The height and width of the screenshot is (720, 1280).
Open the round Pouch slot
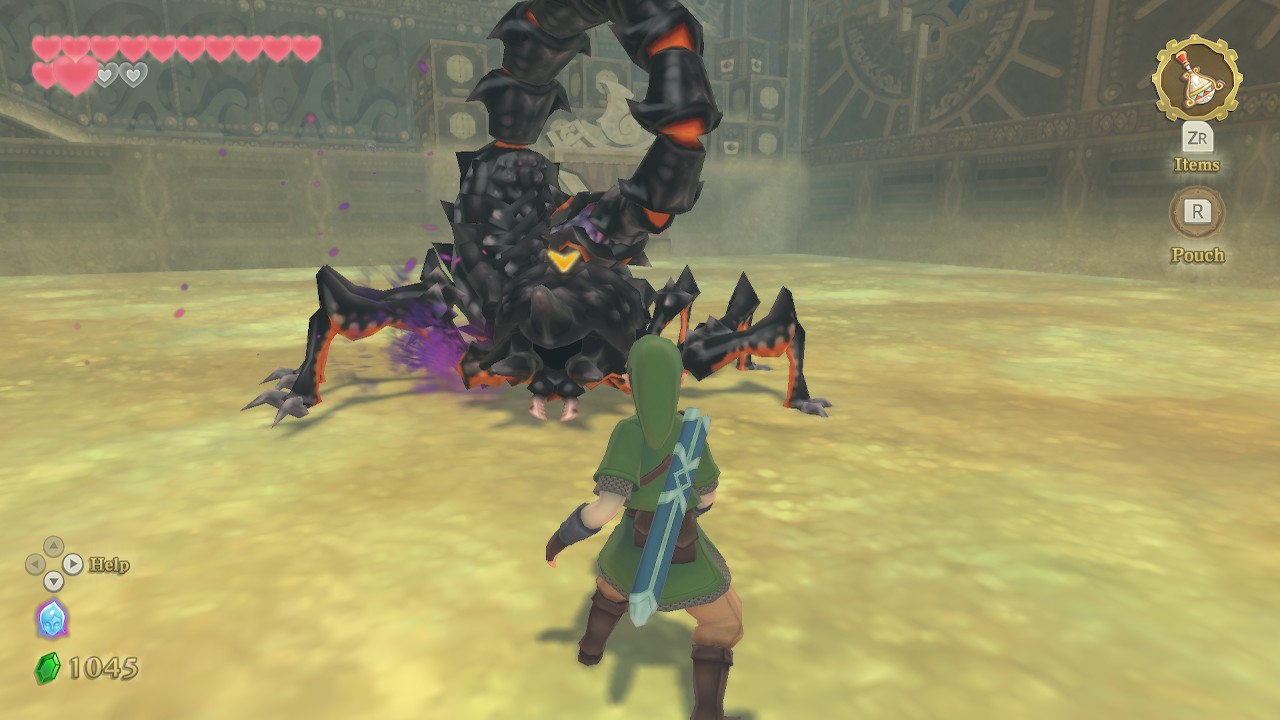[1197, 212]
